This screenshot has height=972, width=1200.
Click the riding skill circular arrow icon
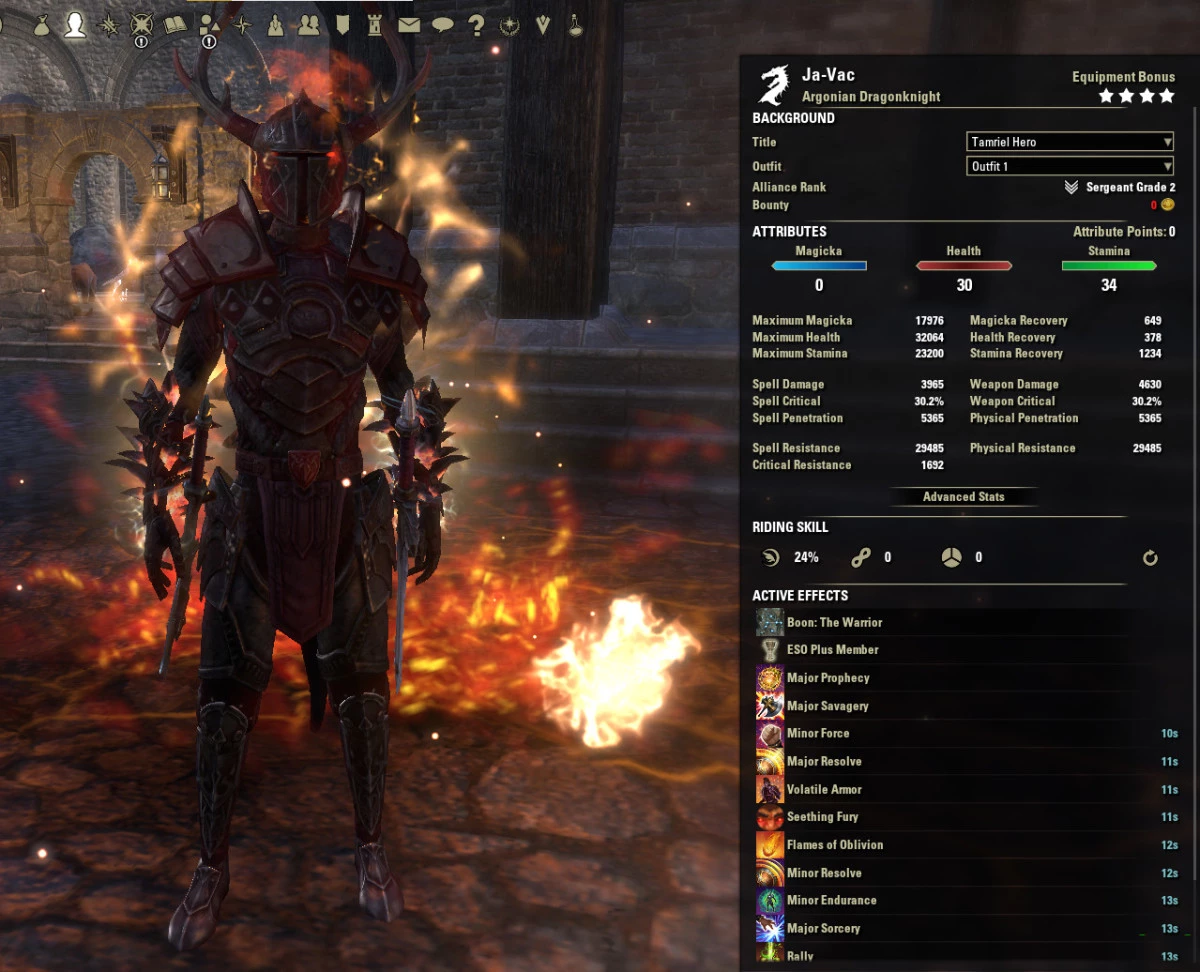point(1150,558)
